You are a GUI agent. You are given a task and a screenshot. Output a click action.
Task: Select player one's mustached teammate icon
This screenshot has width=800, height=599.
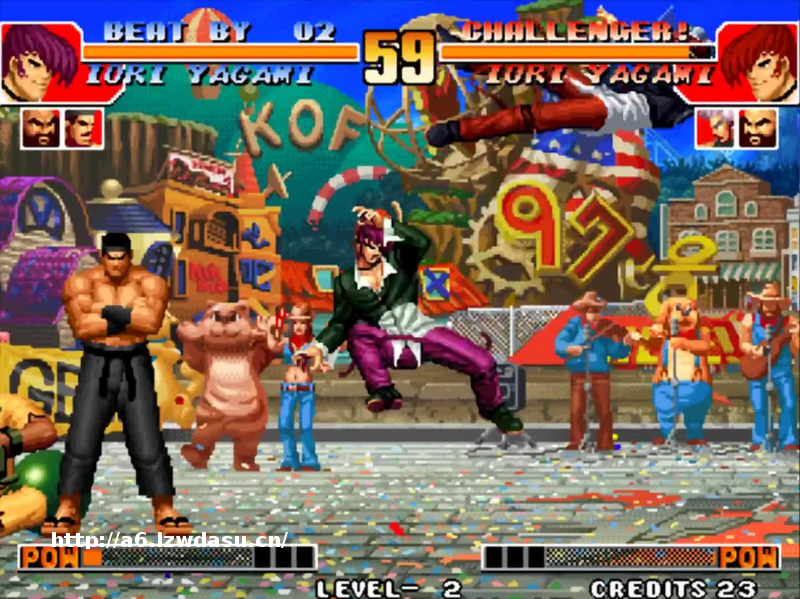click(83, 128)
